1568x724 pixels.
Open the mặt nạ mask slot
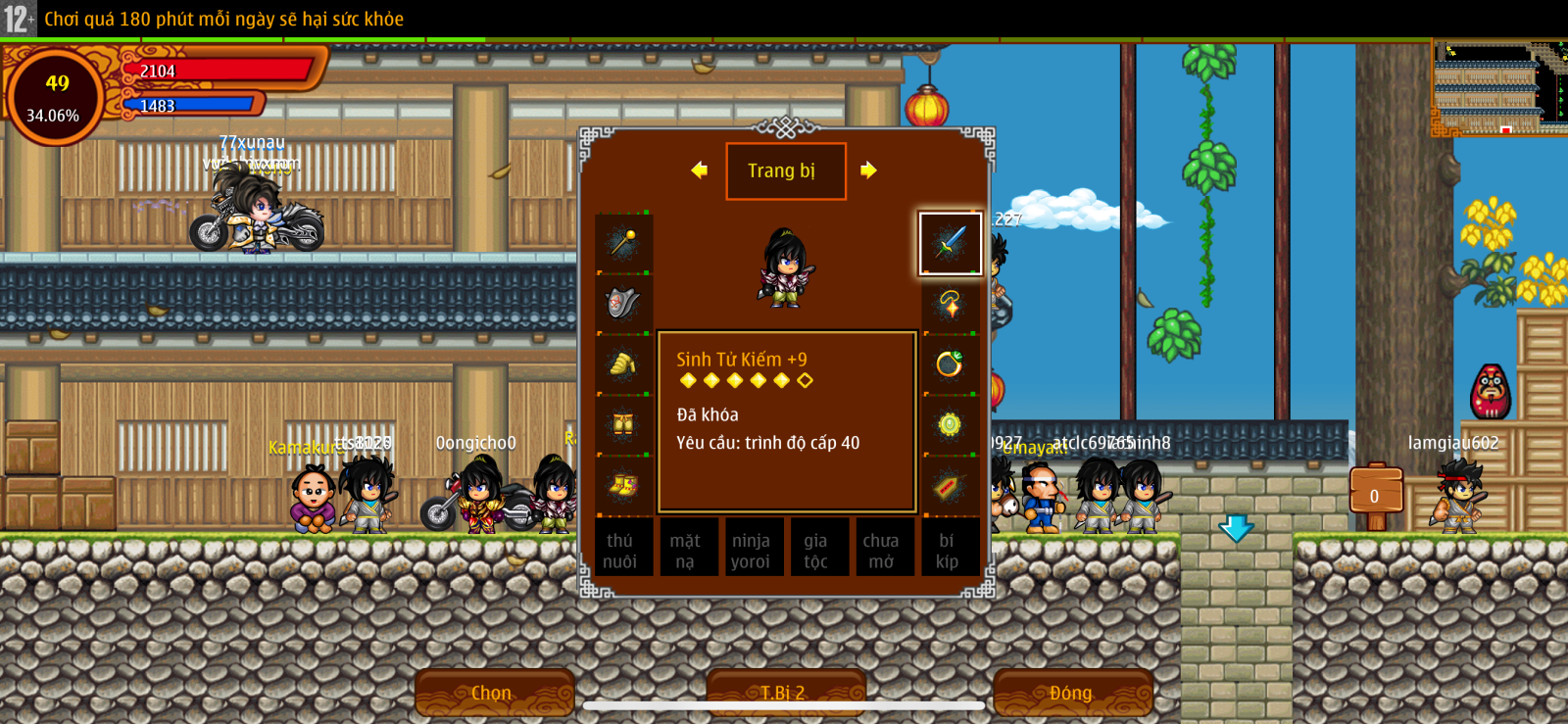tap(685, 551)
